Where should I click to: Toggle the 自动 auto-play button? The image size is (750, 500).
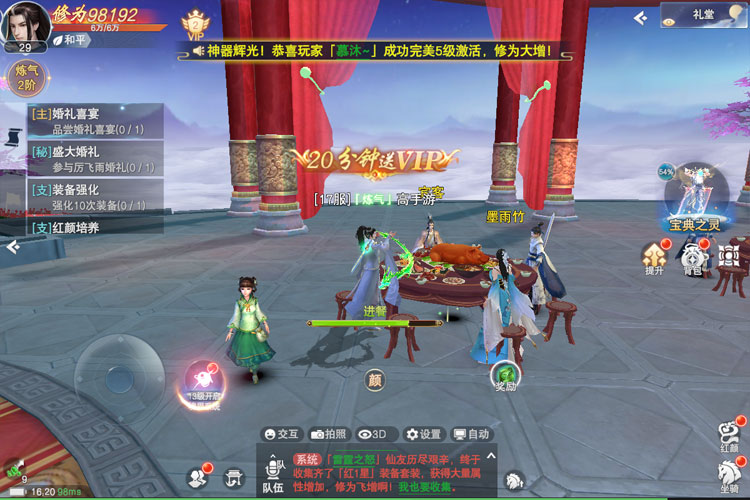click(x=471, y=434)
